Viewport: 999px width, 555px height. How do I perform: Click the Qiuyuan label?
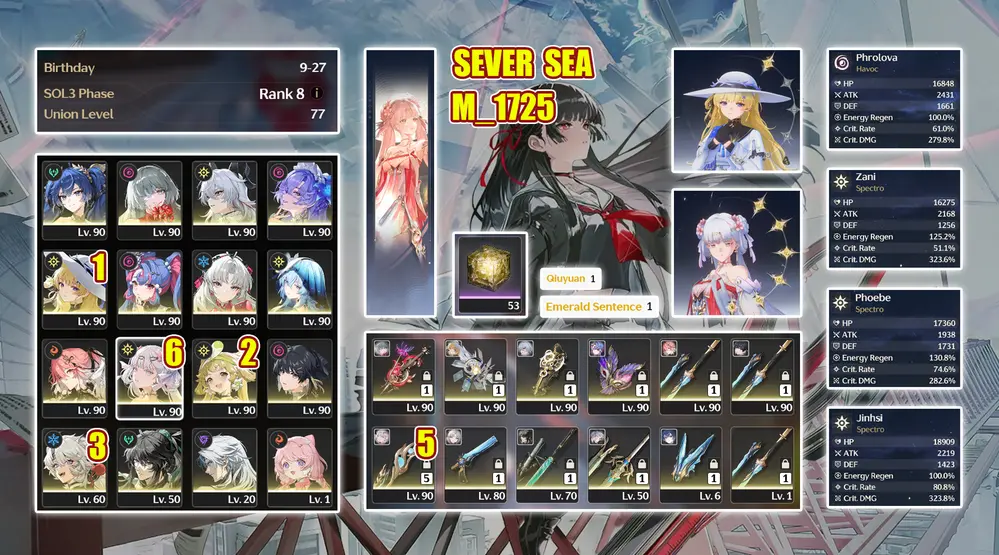570,279
